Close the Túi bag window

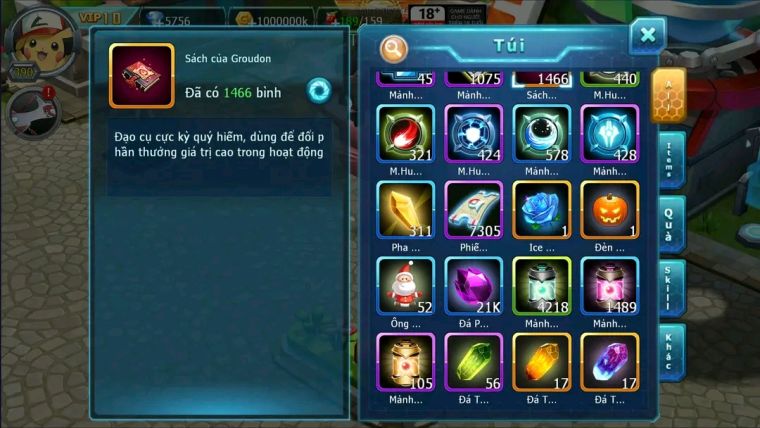648,36
